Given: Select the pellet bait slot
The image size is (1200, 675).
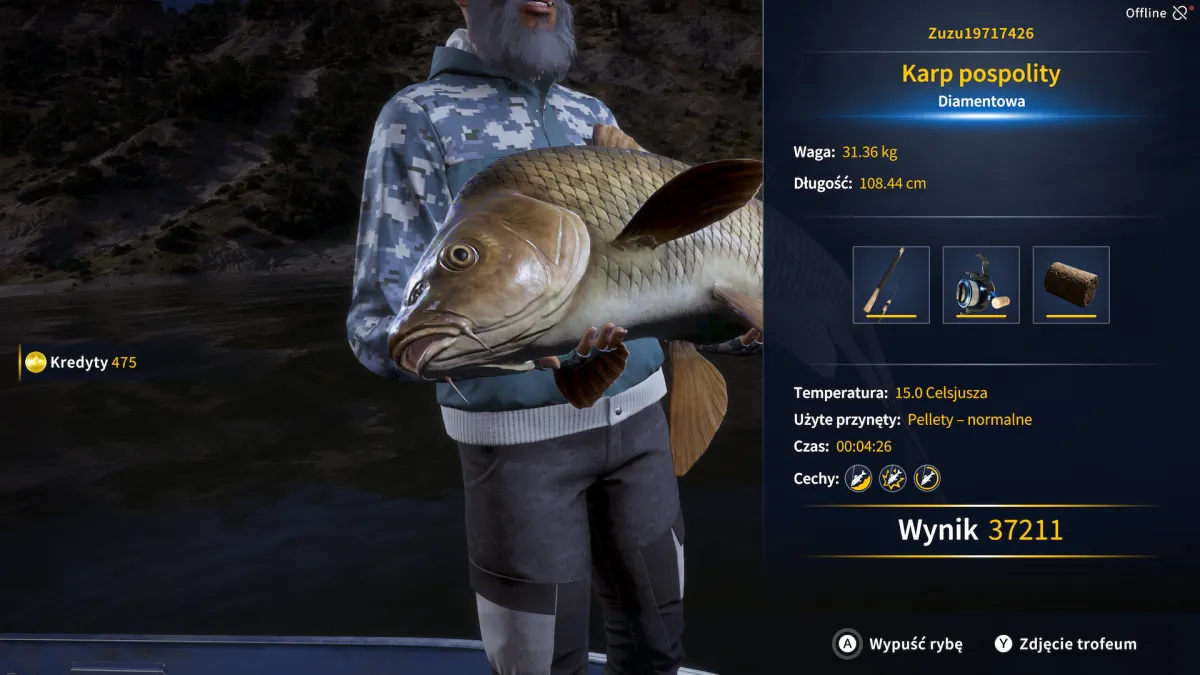Looking at the screenshot, I should point(1071,285).
